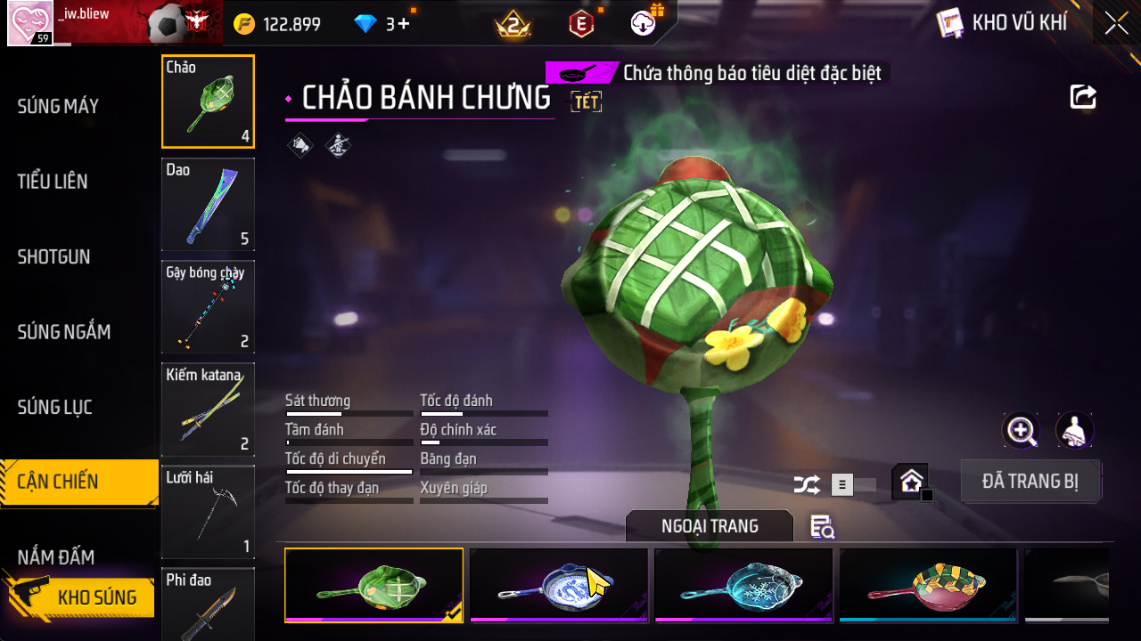Select the blue porcelain pan skin
Image resolution: width=1141 pixels, height=641 pixels.
point(558,585)
